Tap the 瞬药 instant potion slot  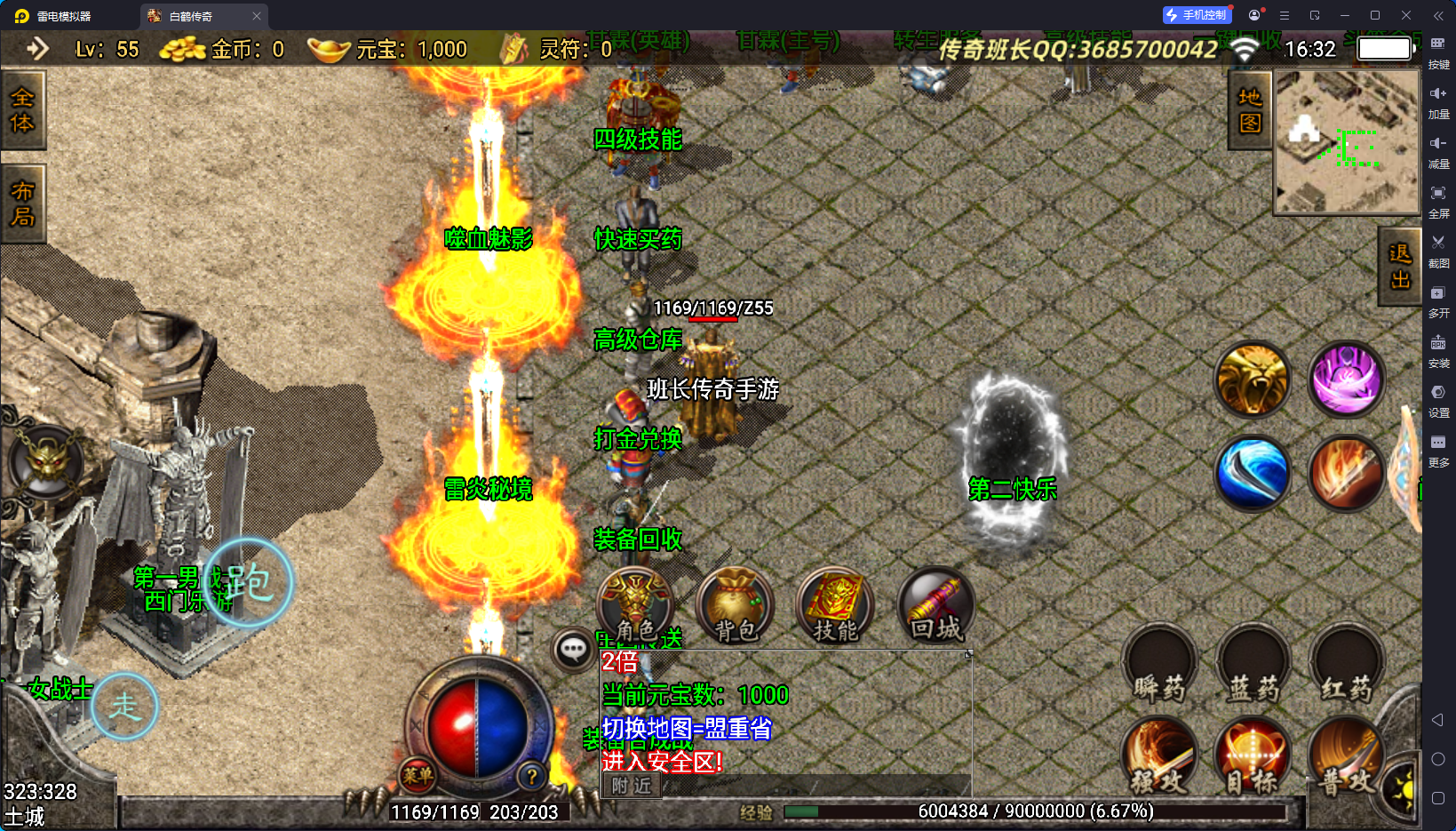click(x=1160, y=665)
